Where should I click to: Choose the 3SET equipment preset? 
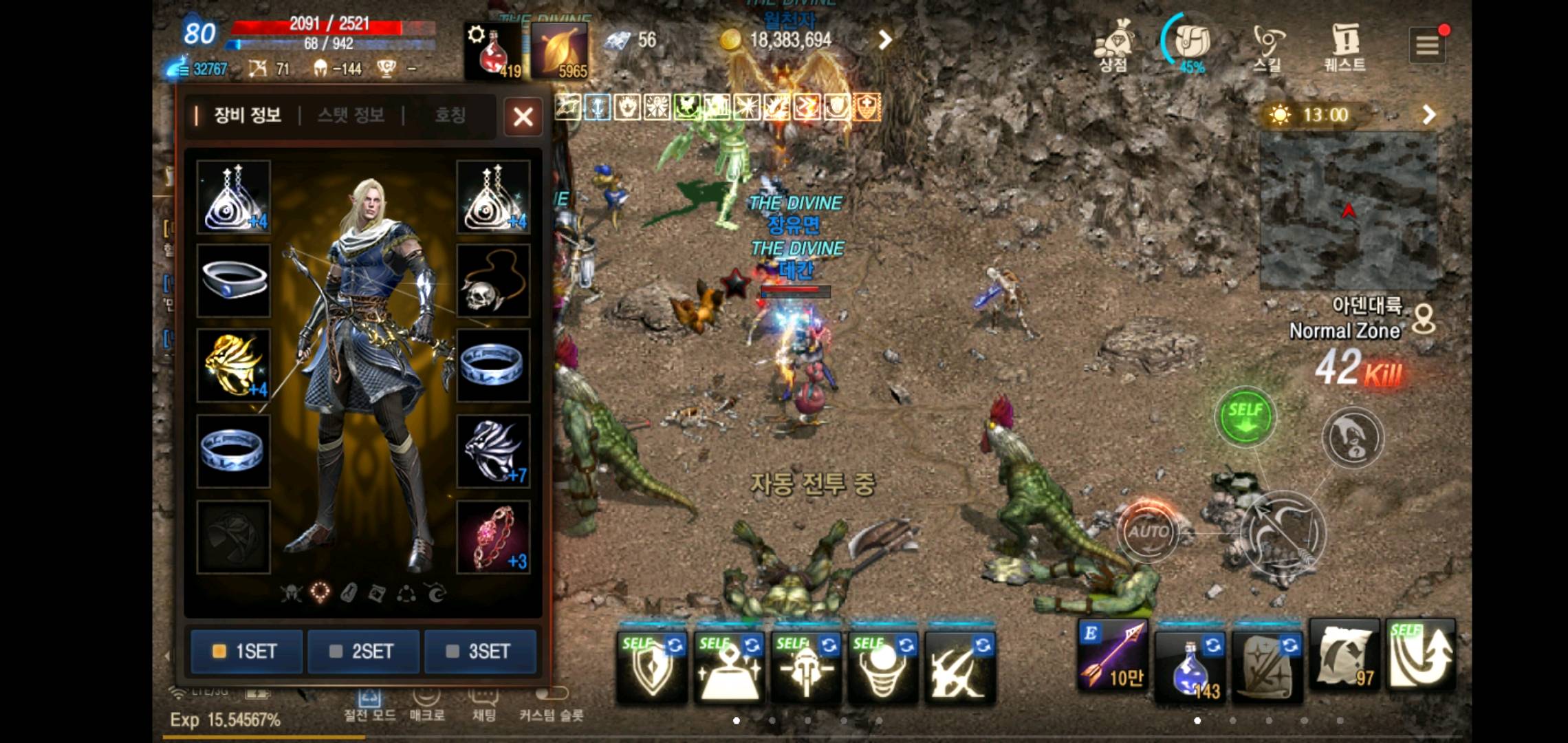pos(480,651)
